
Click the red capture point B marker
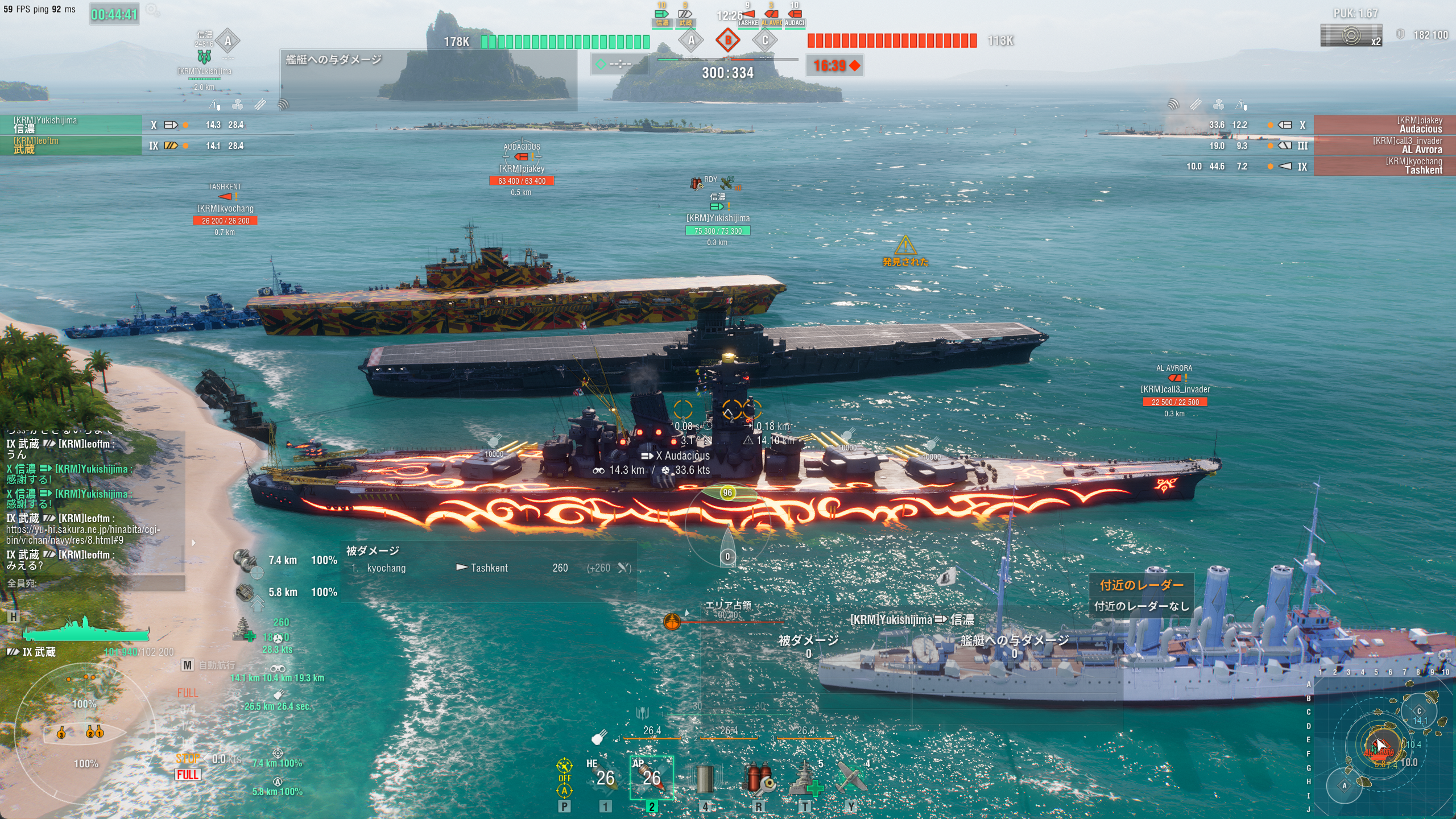727,40
